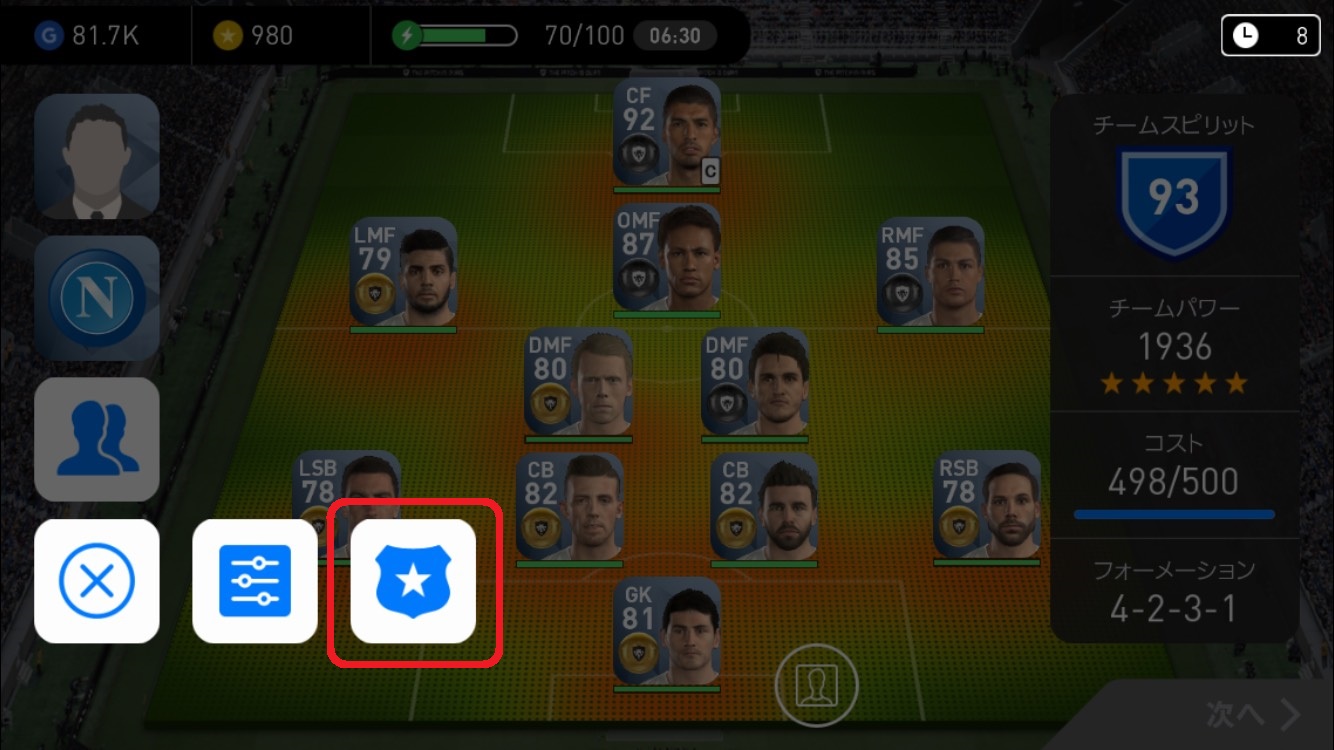1334x750 pixels.
Task: Choose the LMF player card rated 79
Action: point(403,274)
